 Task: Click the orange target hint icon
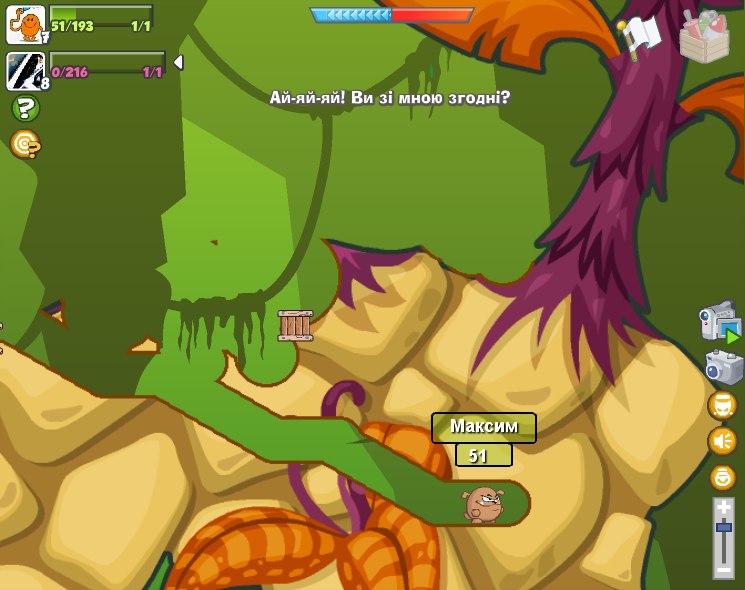coord(25,145)
